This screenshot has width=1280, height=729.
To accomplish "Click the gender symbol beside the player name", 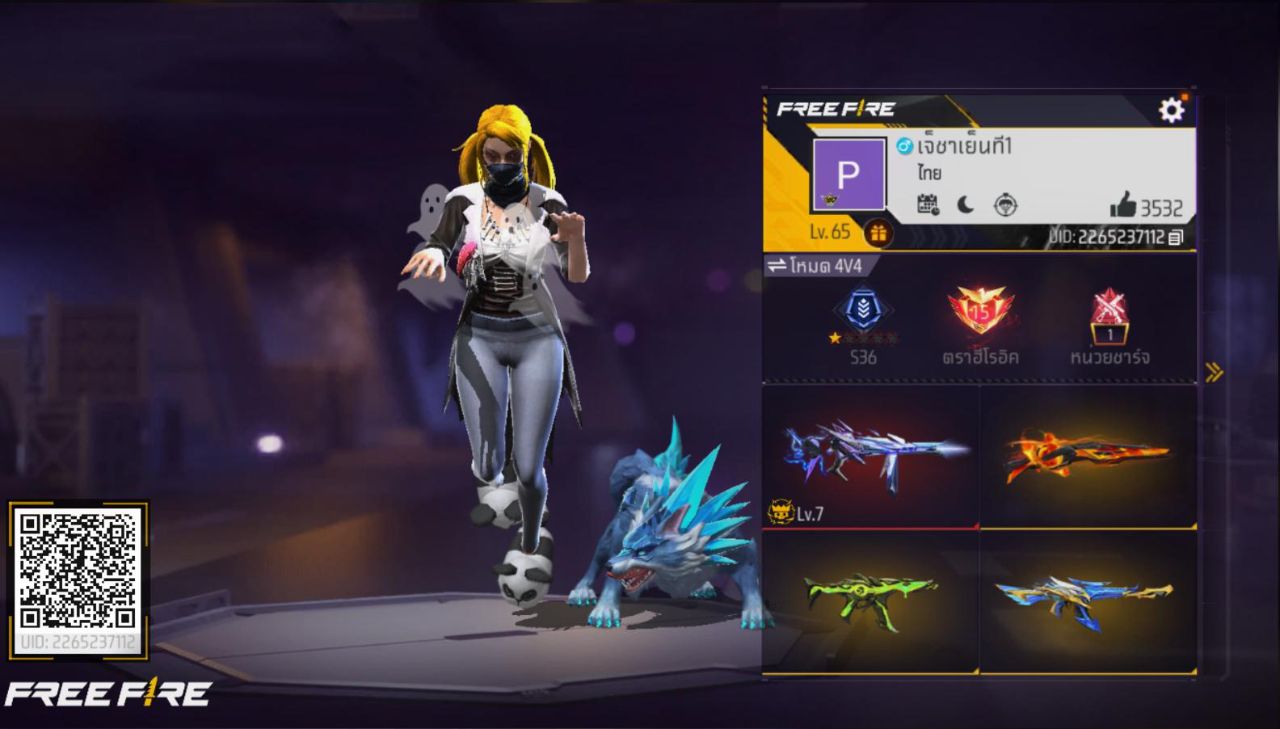I will [x=904, y=145].
